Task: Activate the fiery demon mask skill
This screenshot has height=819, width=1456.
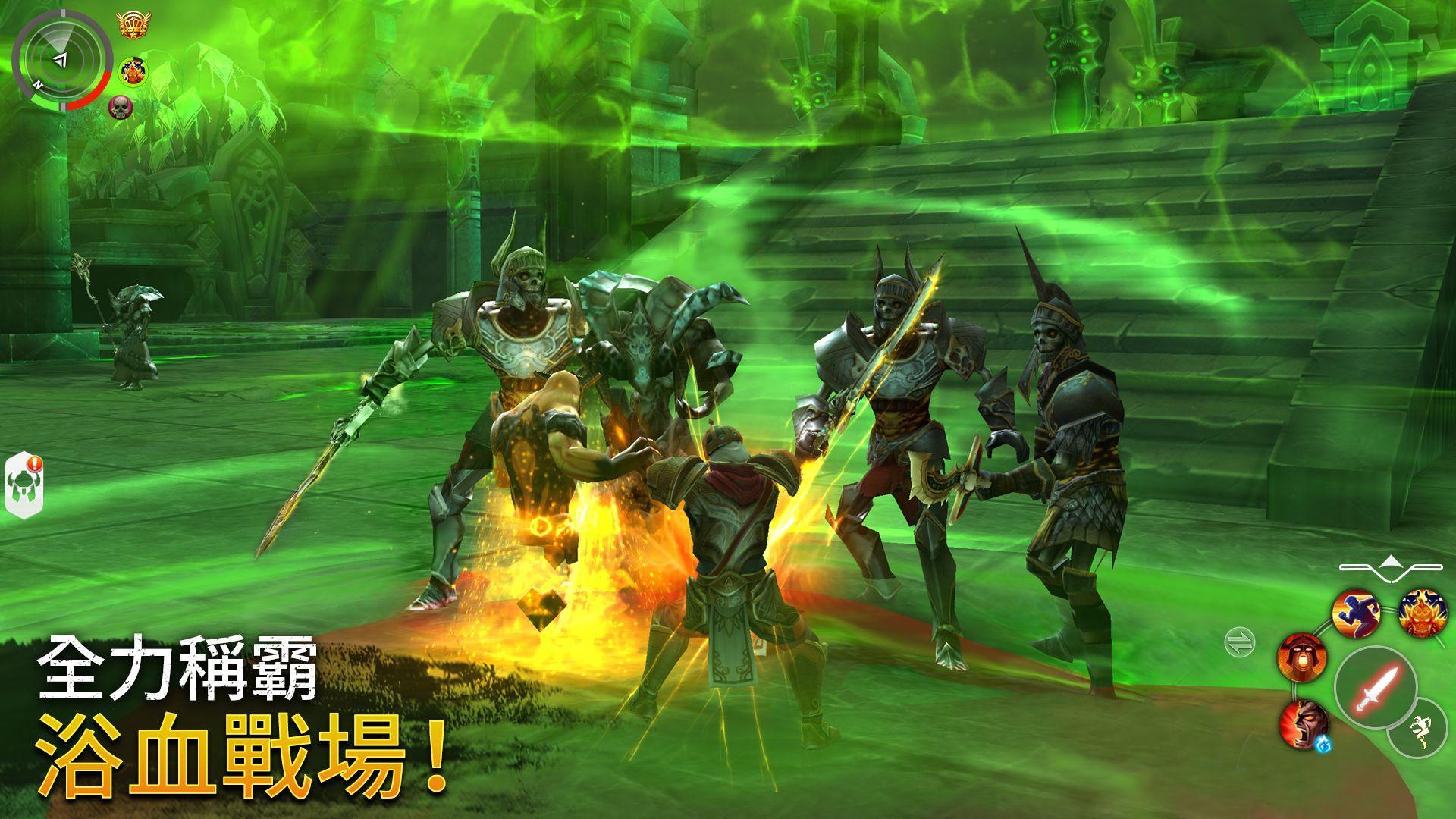Action: (1422, 613)
